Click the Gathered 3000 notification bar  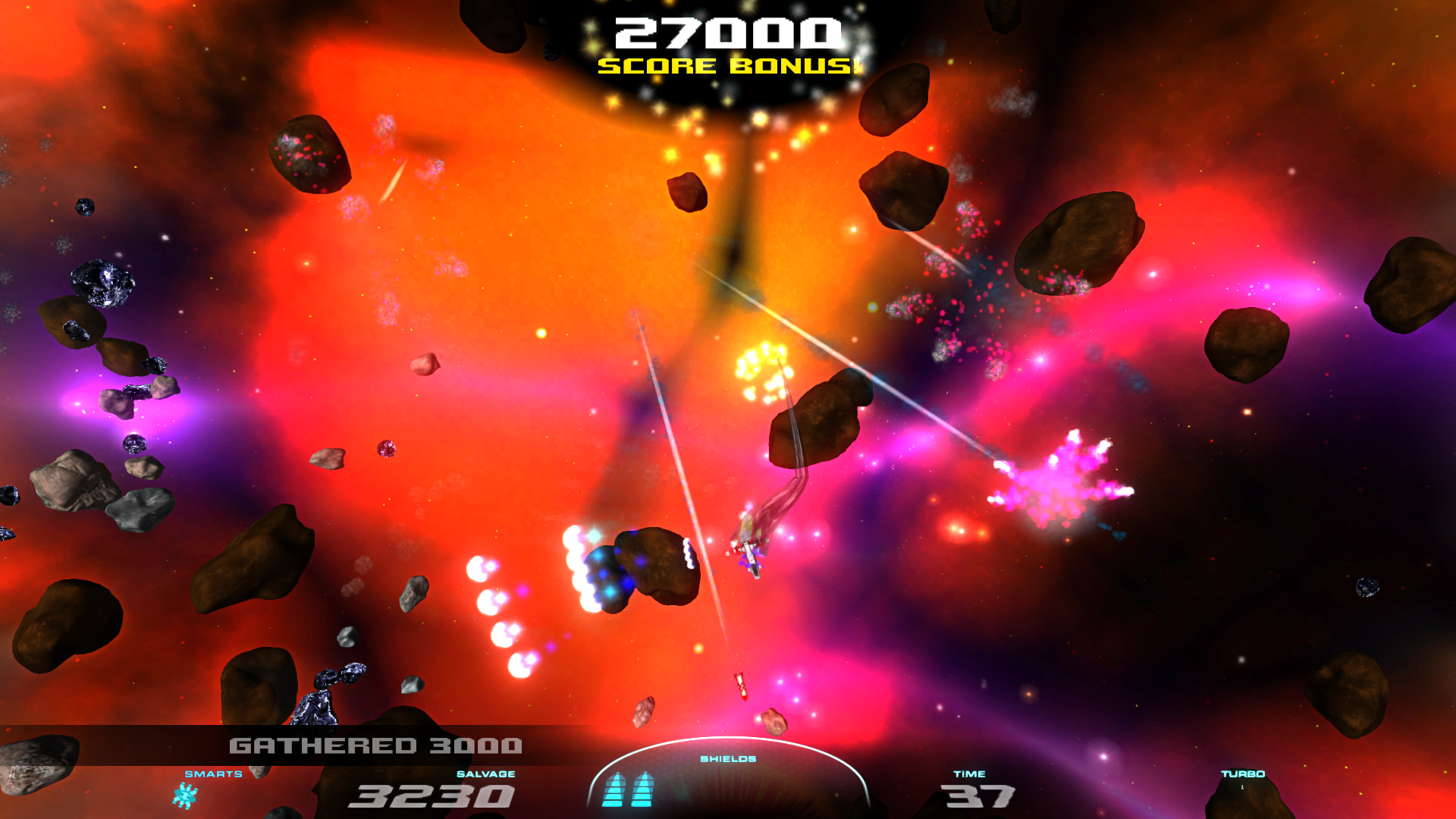(377, 746)
